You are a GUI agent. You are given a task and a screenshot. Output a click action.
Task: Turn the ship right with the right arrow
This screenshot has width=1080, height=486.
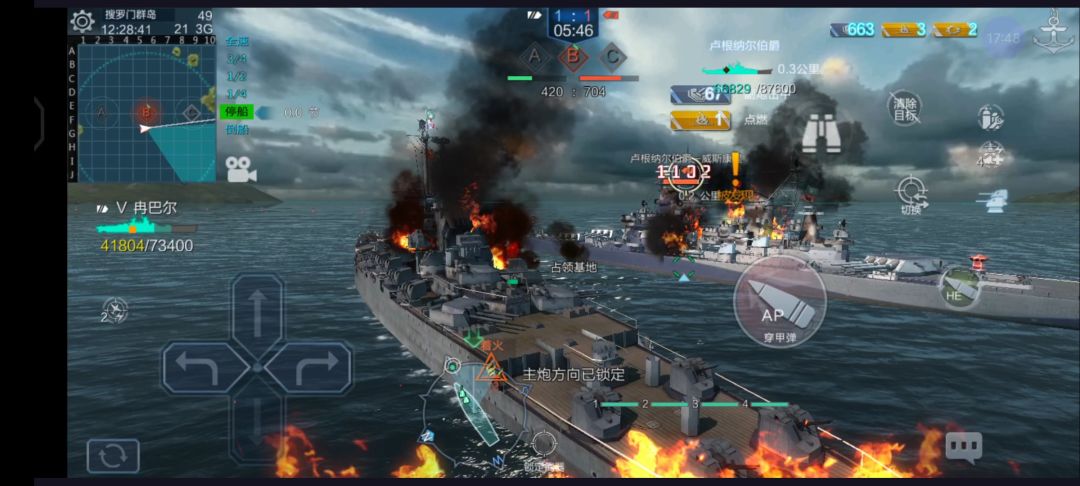click(x=309, y=368)
